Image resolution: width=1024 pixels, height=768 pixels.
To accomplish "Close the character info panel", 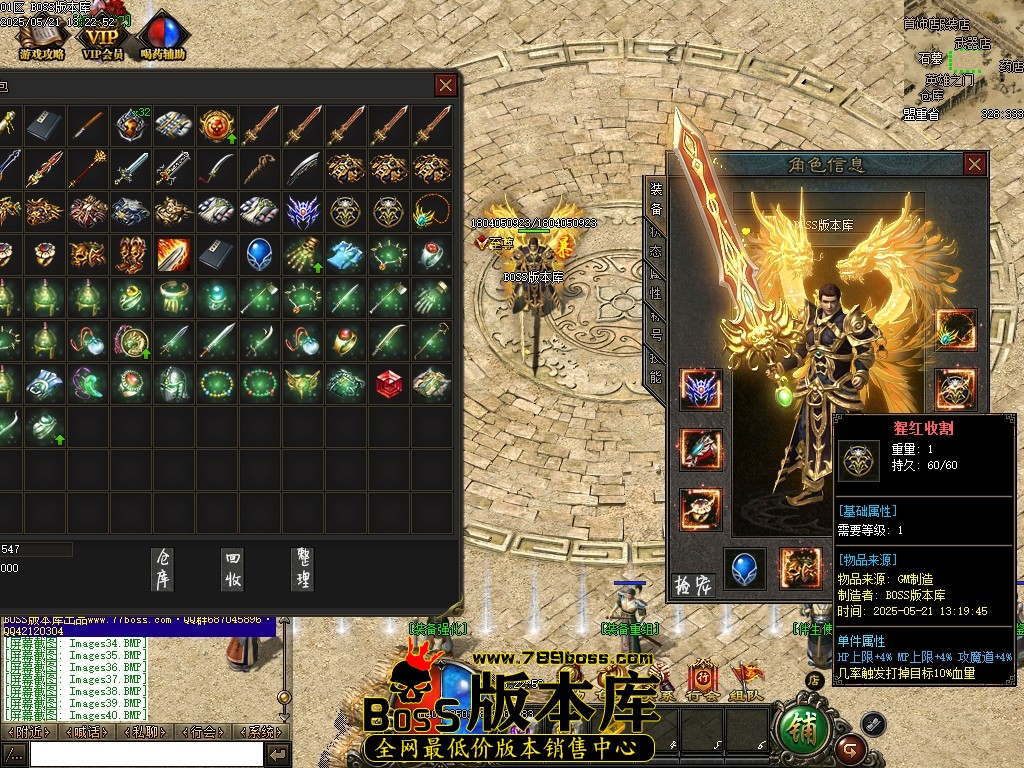I will point(975,164).
